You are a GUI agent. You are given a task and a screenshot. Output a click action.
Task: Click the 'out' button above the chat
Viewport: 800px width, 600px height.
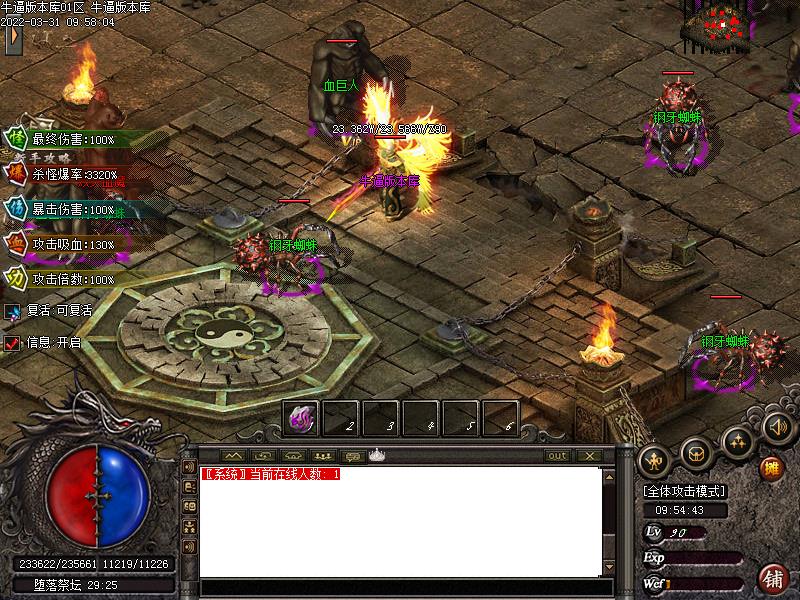click(557, 455)
